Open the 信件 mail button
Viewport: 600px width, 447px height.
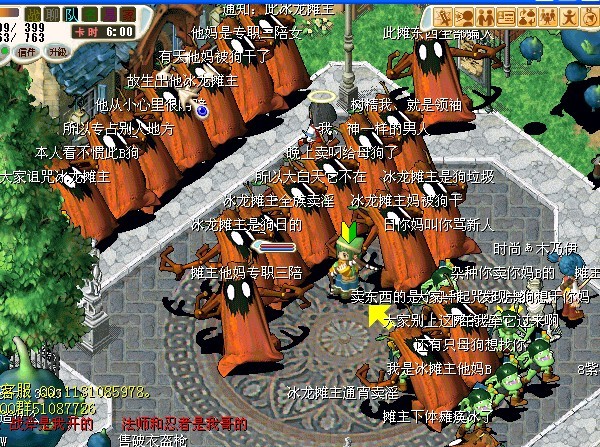coord(27,50)
